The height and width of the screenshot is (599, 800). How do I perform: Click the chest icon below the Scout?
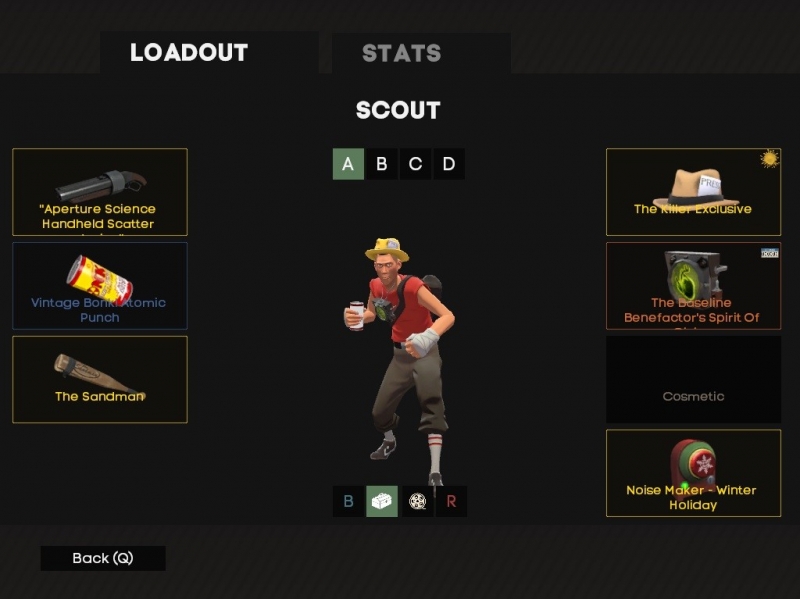(x=382, y=501)
